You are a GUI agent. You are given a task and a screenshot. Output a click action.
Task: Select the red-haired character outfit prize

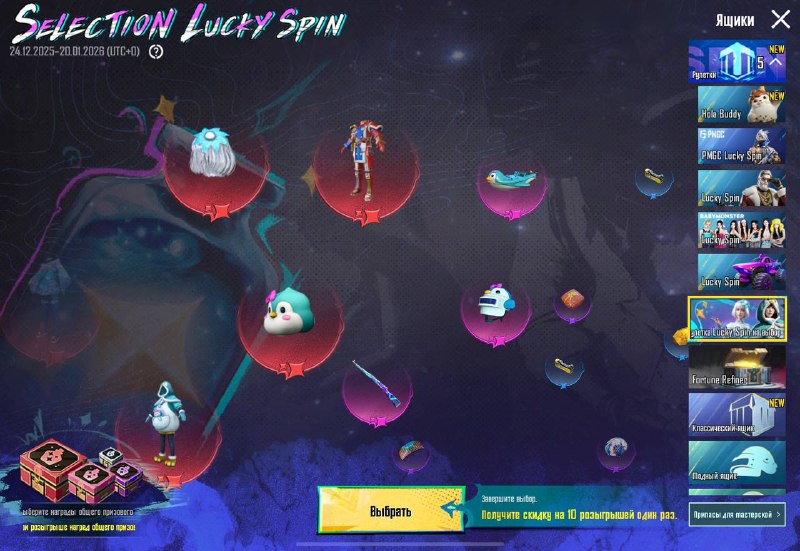[x=364, y=161]
